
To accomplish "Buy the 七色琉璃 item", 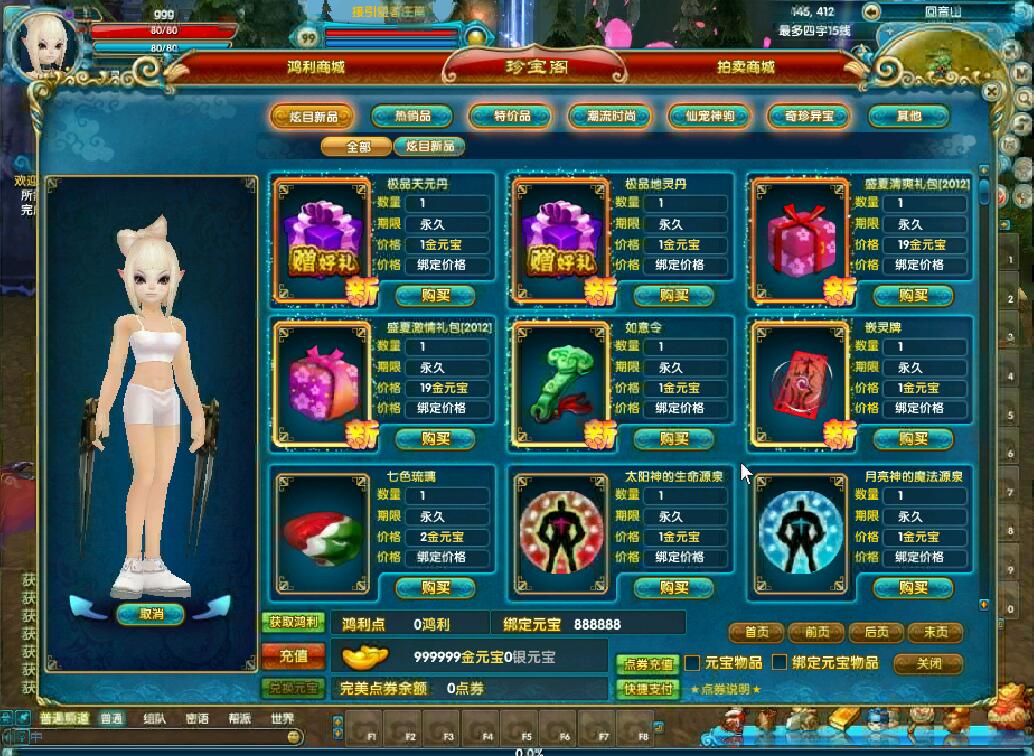I will tap(436, 587).
